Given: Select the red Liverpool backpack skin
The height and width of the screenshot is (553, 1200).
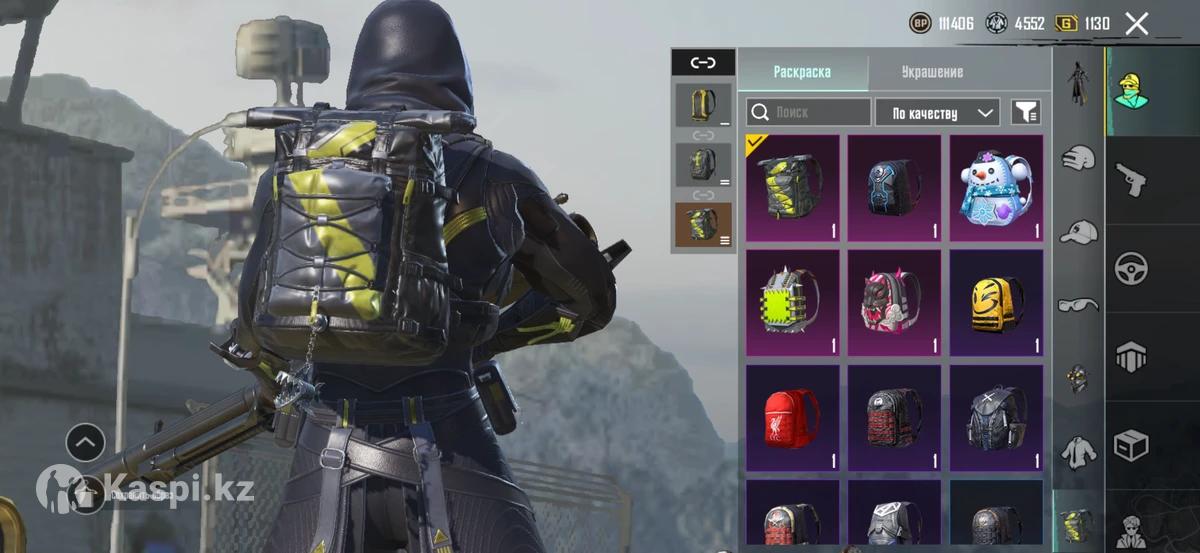Looking at the screenshot, I should [x=793, y=418].
